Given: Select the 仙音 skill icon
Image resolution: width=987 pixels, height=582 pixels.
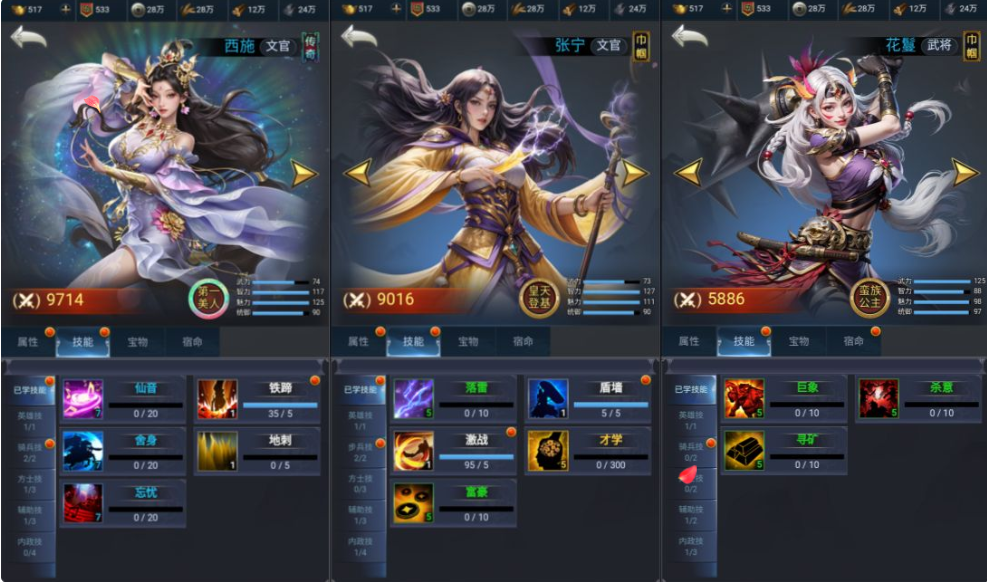Looking at the screenshot, I should click(83, 398).
